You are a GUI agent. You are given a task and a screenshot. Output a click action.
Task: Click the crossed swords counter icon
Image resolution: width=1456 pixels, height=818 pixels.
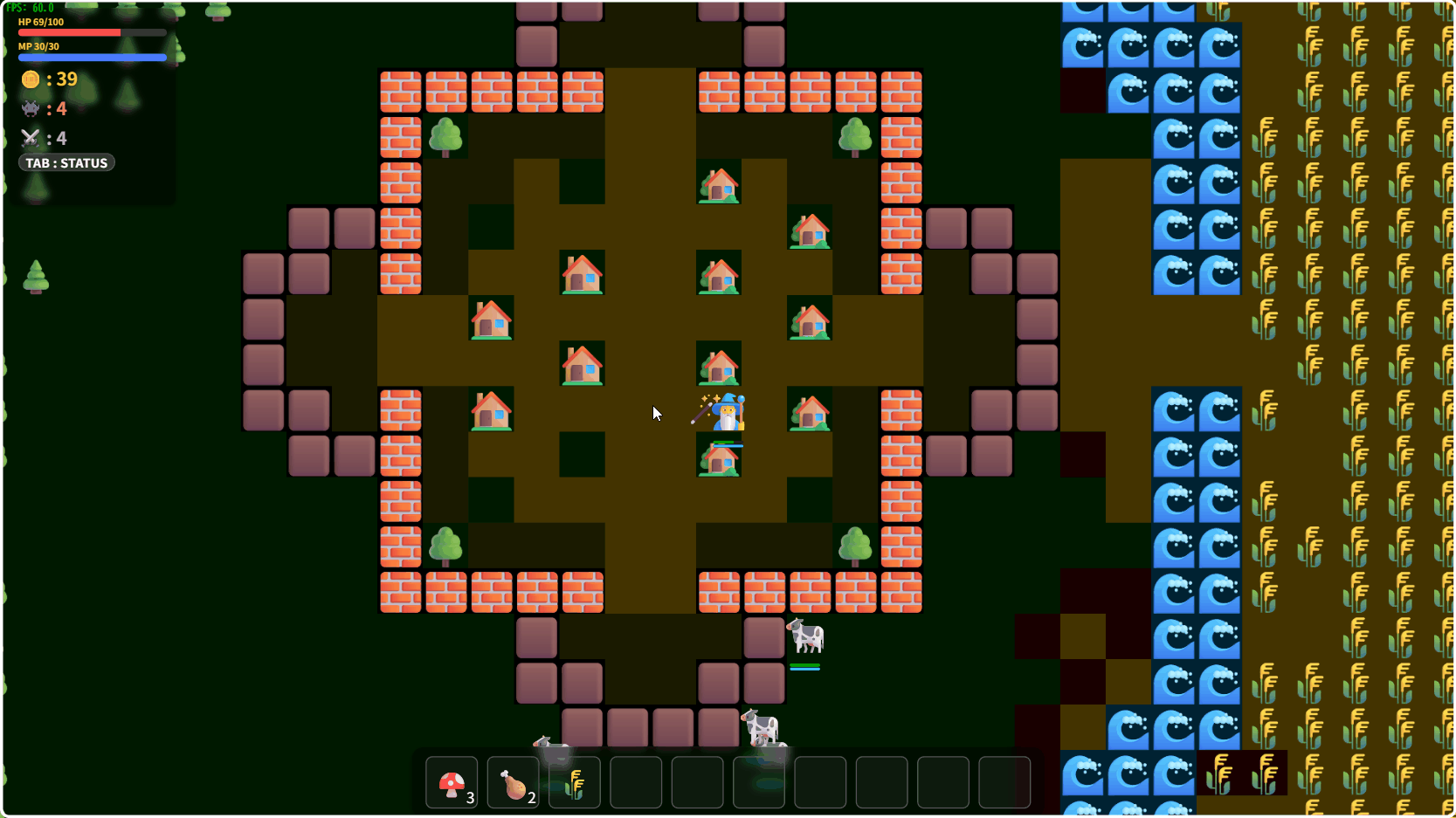pos(29,137)
